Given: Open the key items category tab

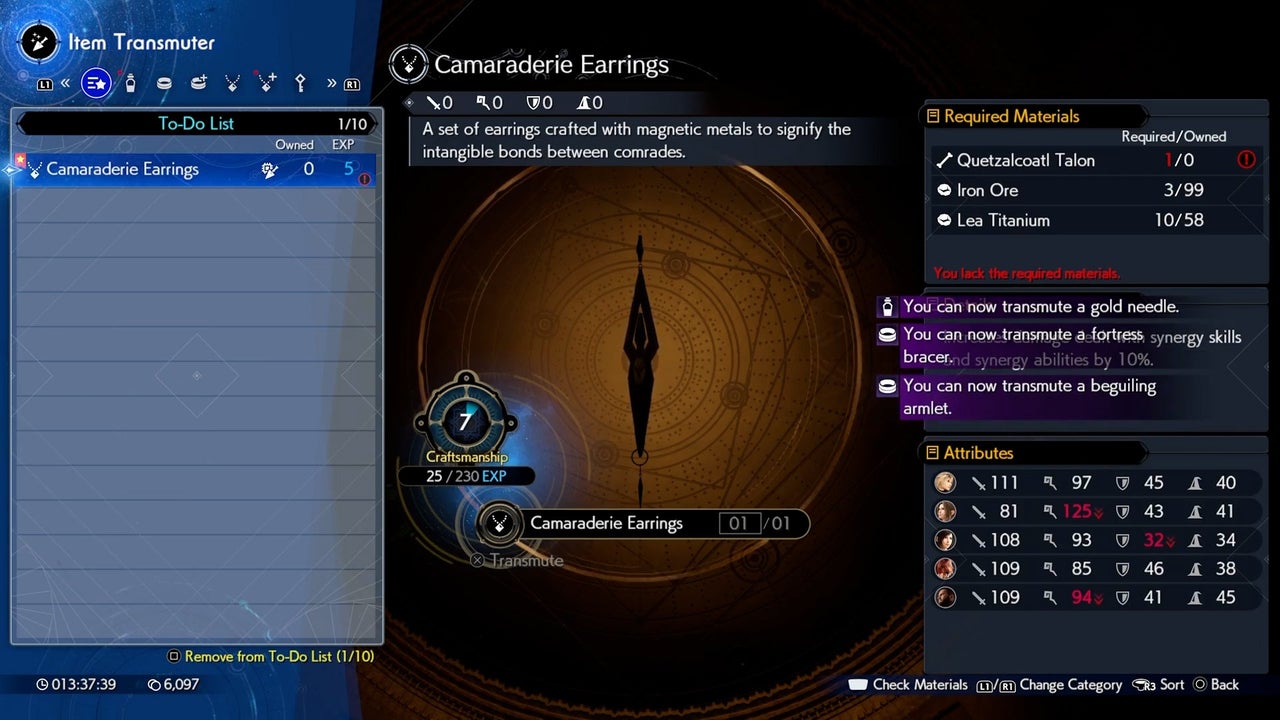Looking at the screenshot, I should (299, 84).
